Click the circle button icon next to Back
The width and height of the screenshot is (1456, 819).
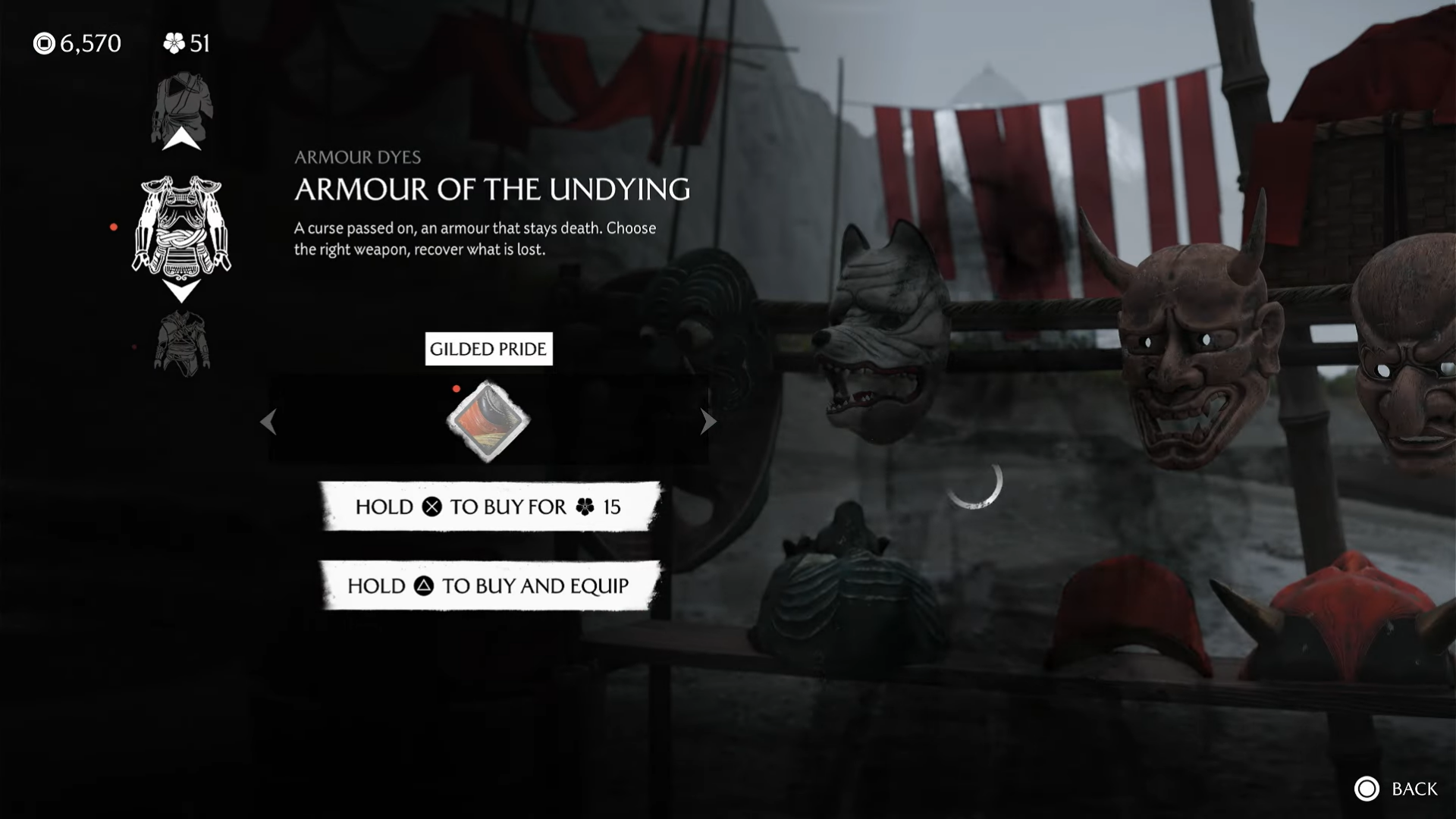tap(1369, 789)
